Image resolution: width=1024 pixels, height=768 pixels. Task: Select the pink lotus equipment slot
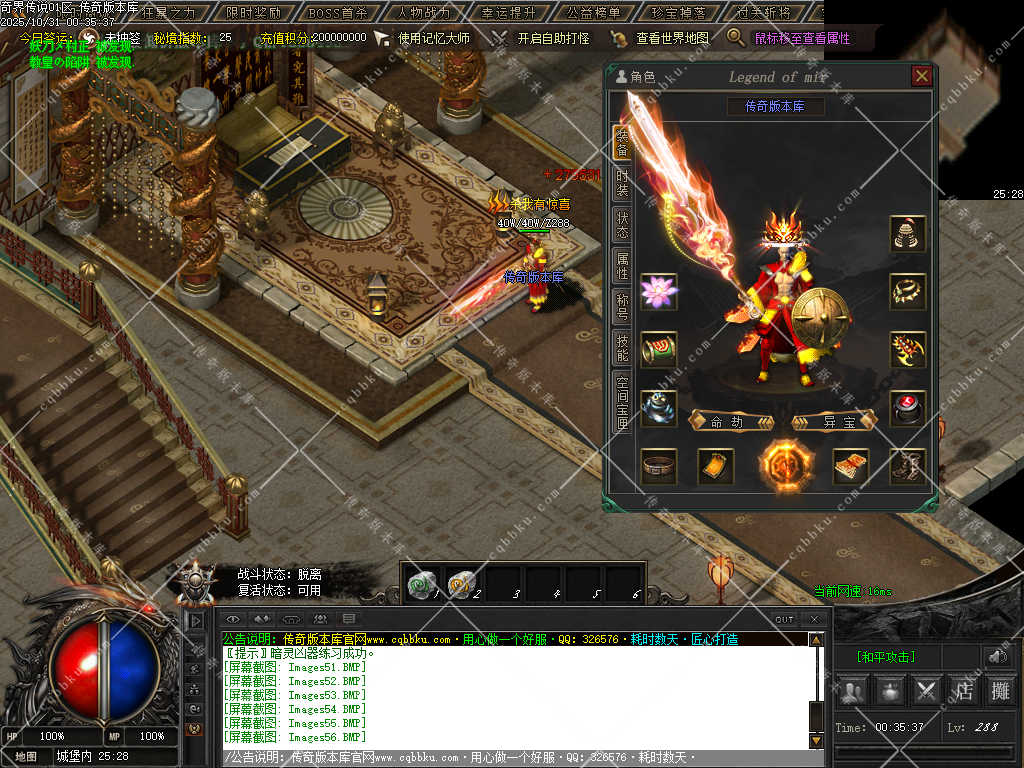coord(659,291)
